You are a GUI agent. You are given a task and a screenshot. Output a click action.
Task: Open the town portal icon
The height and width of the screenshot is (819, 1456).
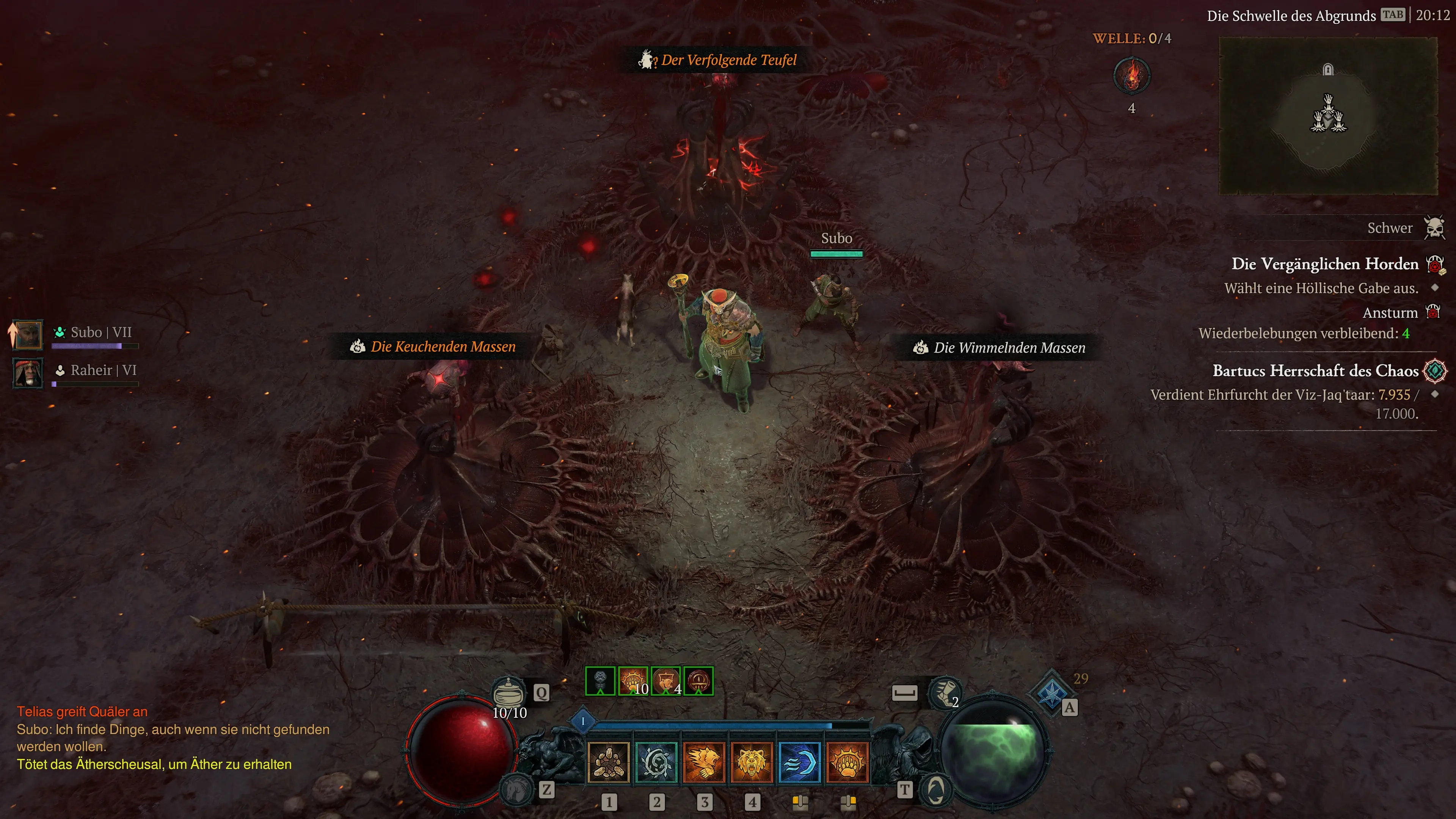(936, 789)
